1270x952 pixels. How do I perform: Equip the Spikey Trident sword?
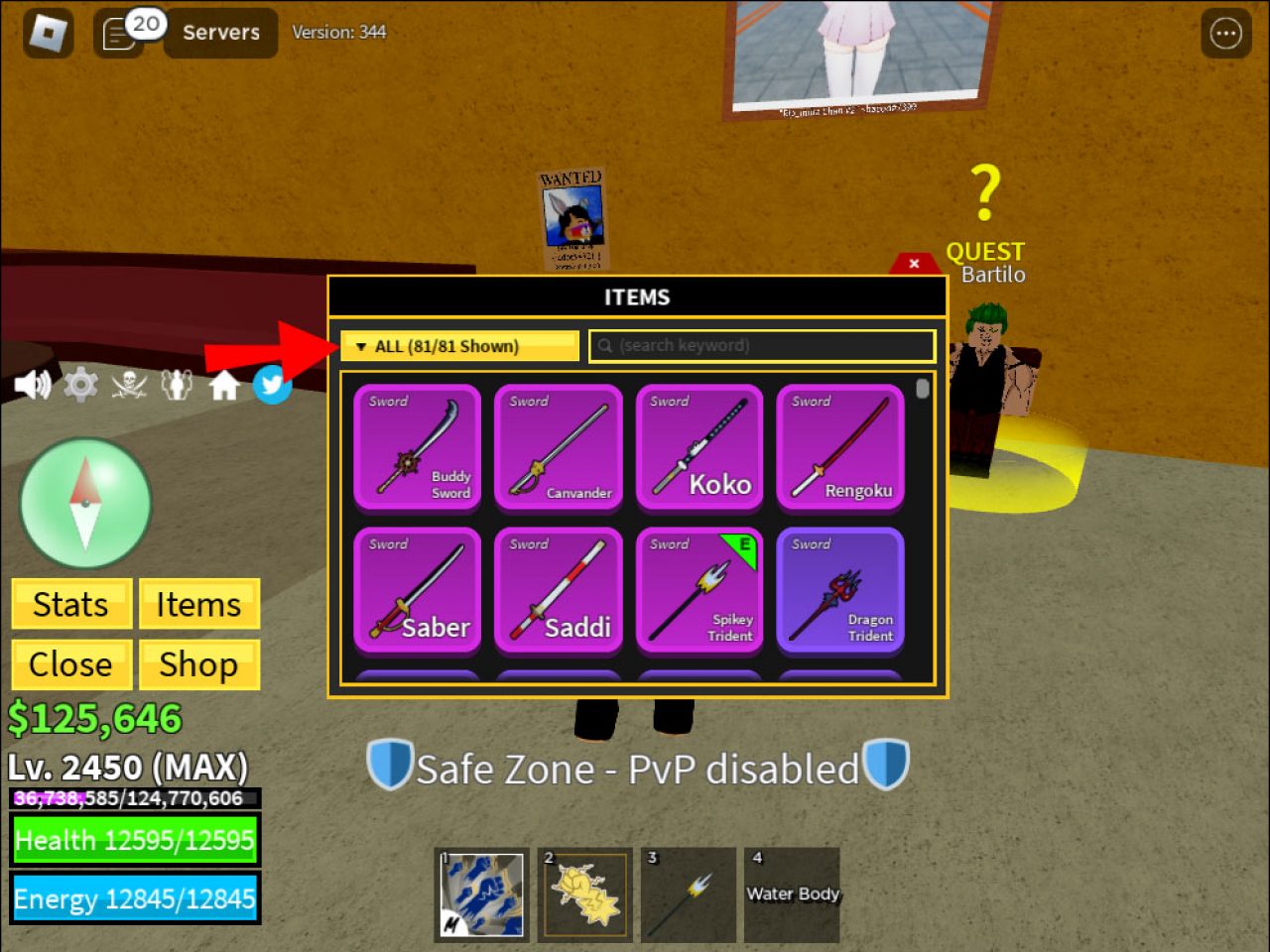click(699, 590)
